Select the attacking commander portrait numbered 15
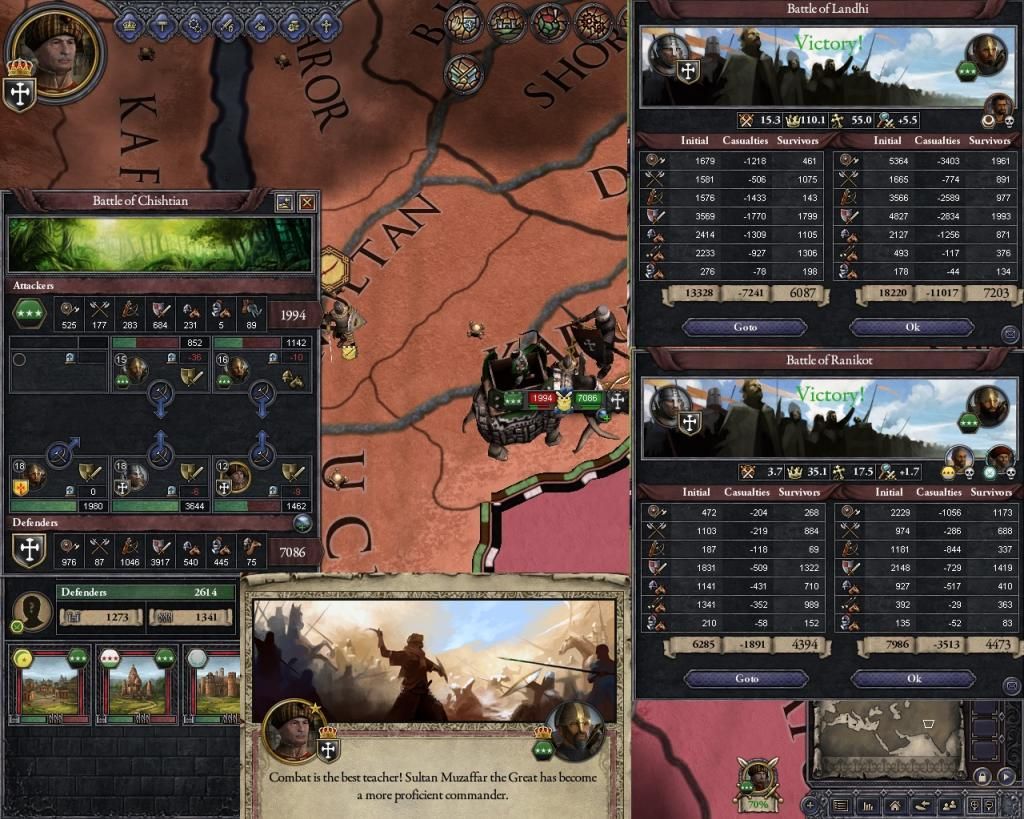 tap(134, 372)
